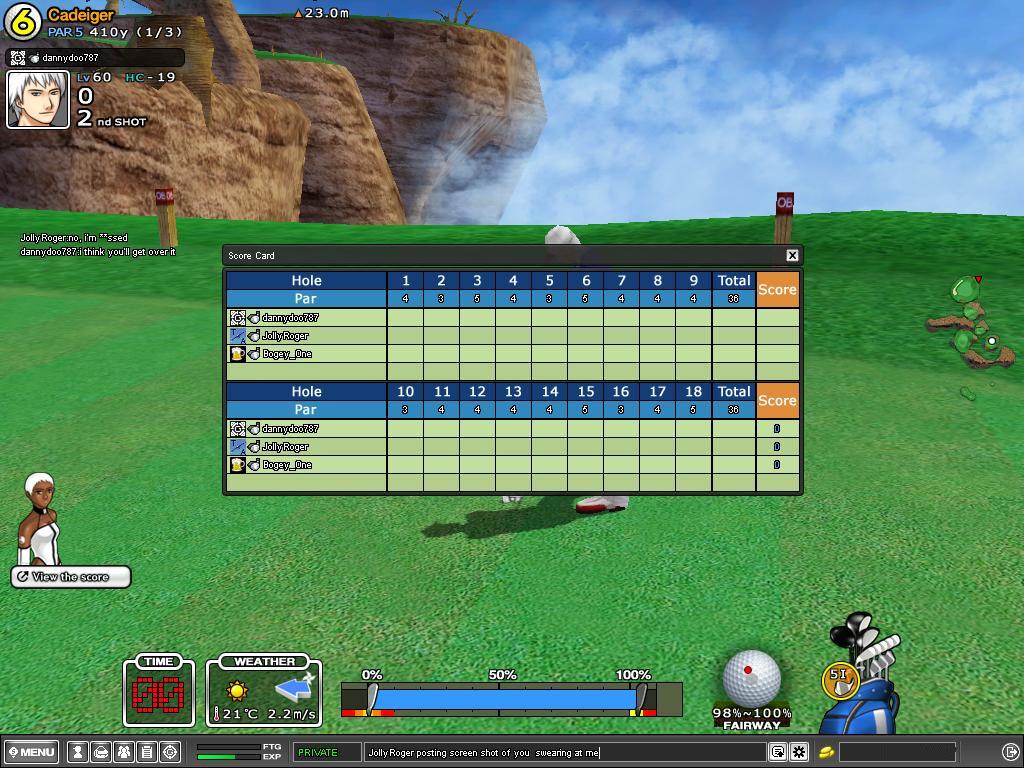Open chat settings gear icon
Image resolution: width=1024 pixels, height=768 pixels.
click(799, 752)
